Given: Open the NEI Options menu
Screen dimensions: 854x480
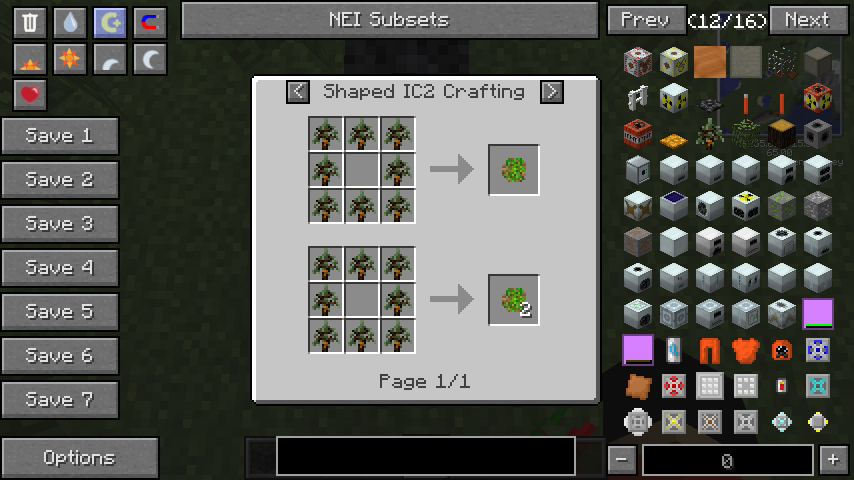Looking at the screenshot, I should point(79,458).
